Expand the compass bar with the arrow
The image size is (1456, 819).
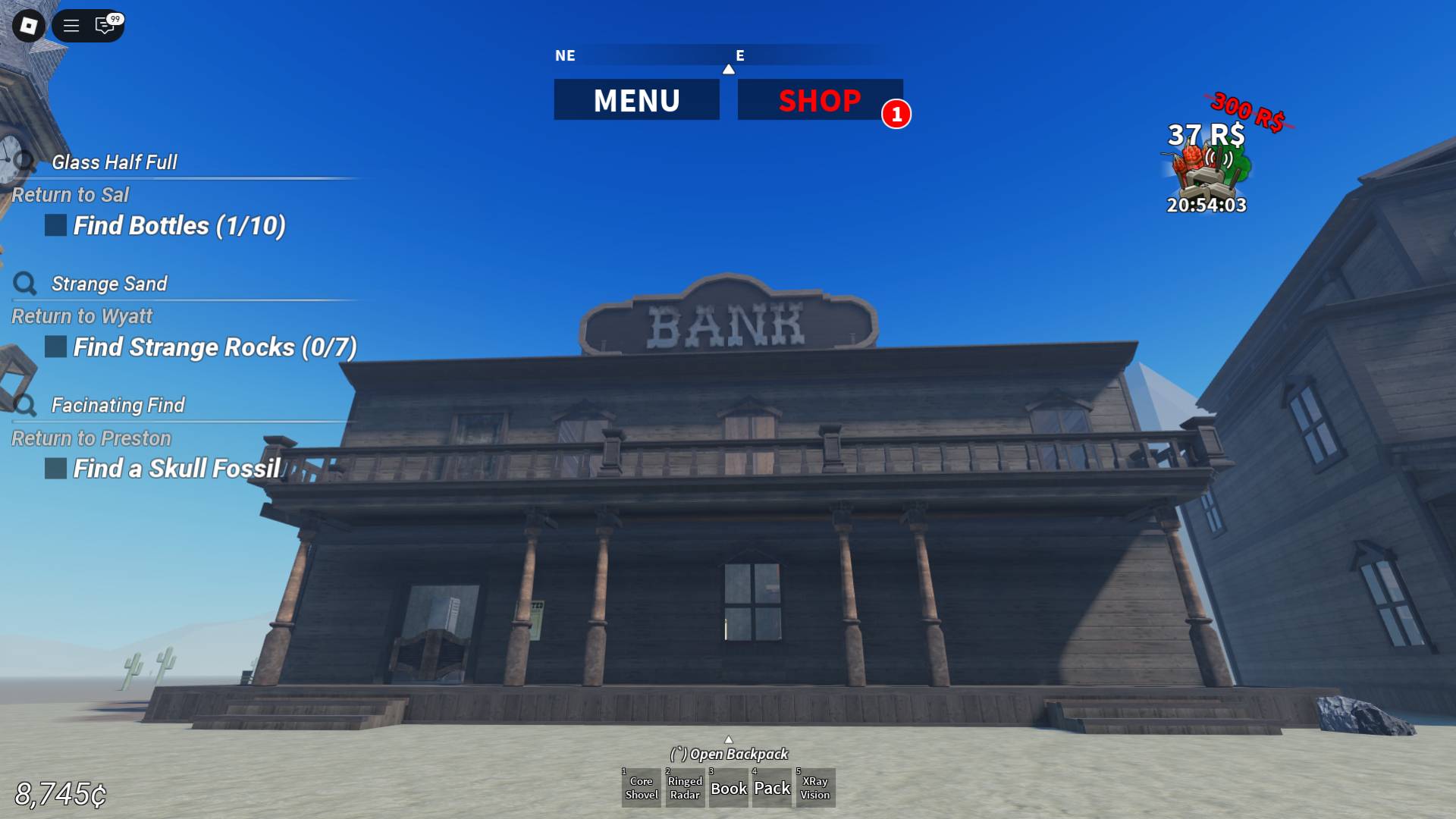(x=730, y=67)
